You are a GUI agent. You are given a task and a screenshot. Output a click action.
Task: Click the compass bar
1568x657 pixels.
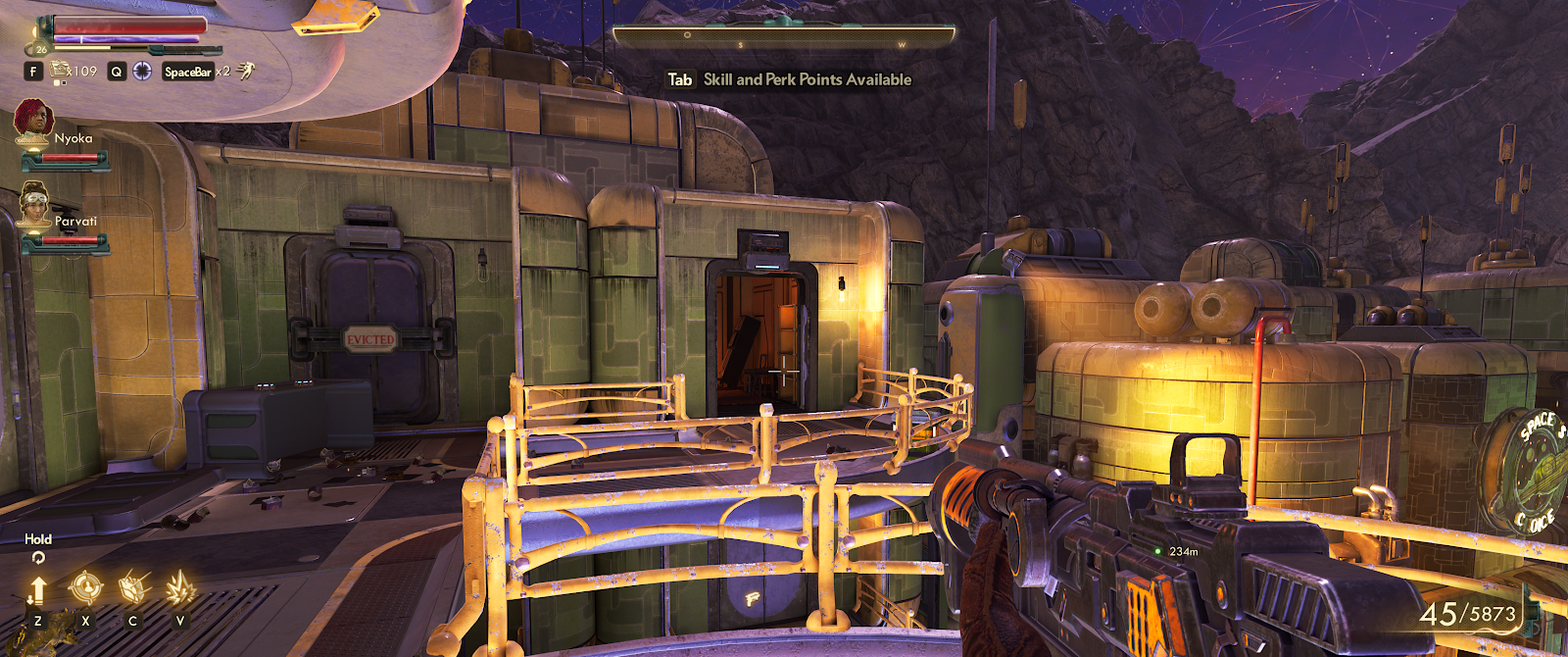[783, 37]
